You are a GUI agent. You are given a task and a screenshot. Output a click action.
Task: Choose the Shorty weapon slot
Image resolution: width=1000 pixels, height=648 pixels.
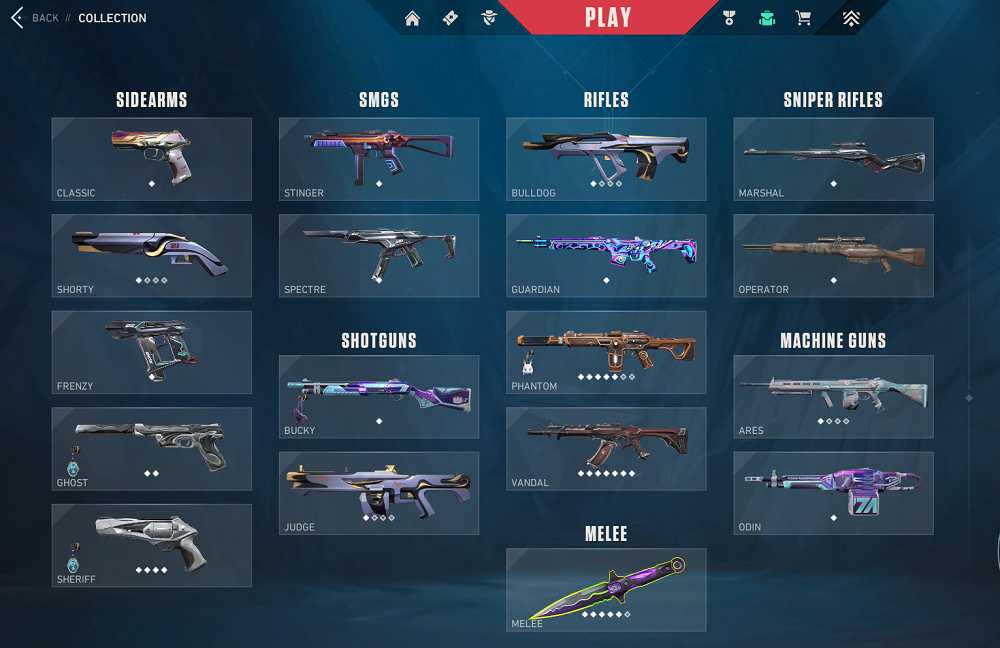pos(152,256)
